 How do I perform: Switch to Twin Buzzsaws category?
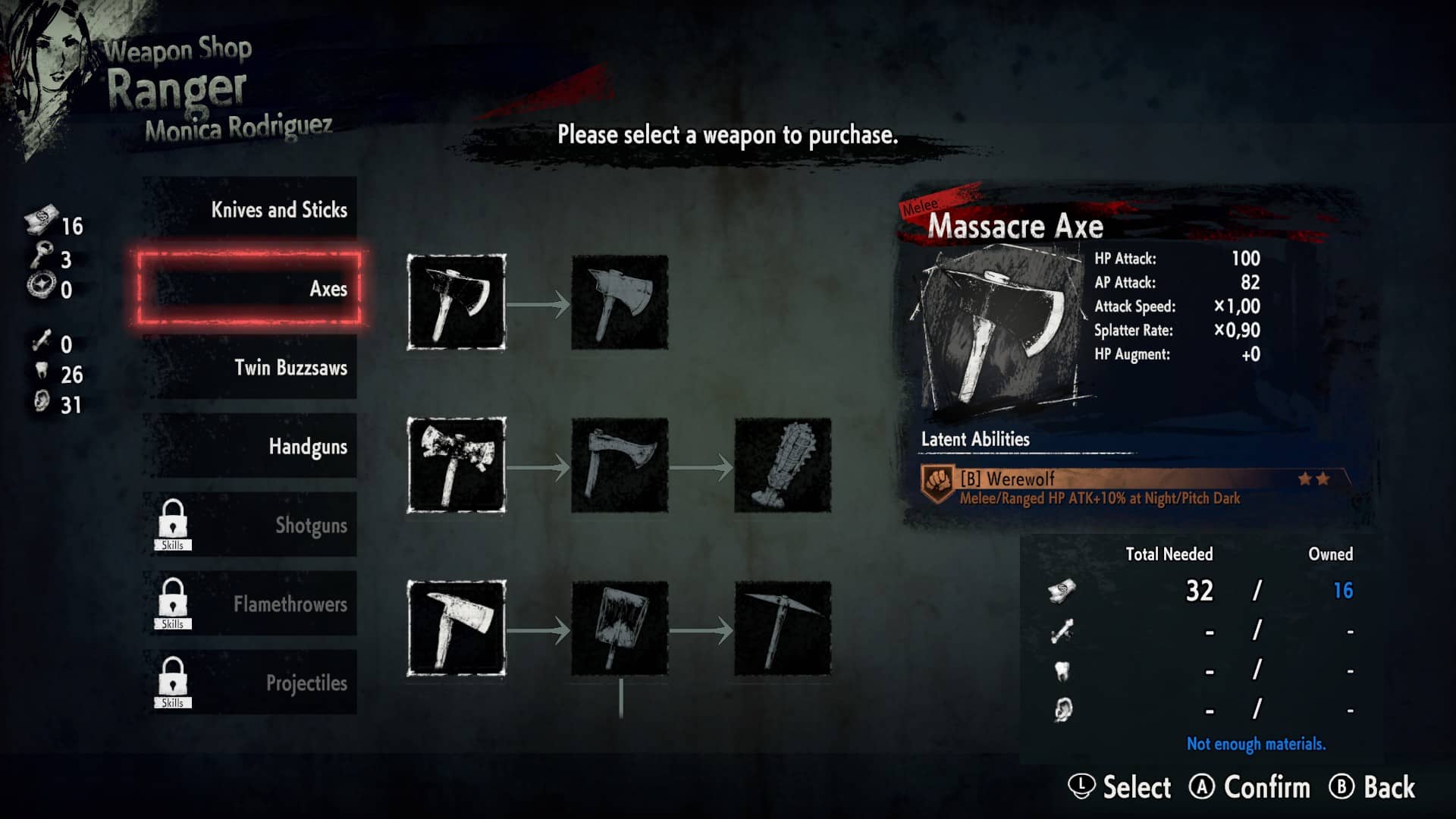click(x=250, y=368)
